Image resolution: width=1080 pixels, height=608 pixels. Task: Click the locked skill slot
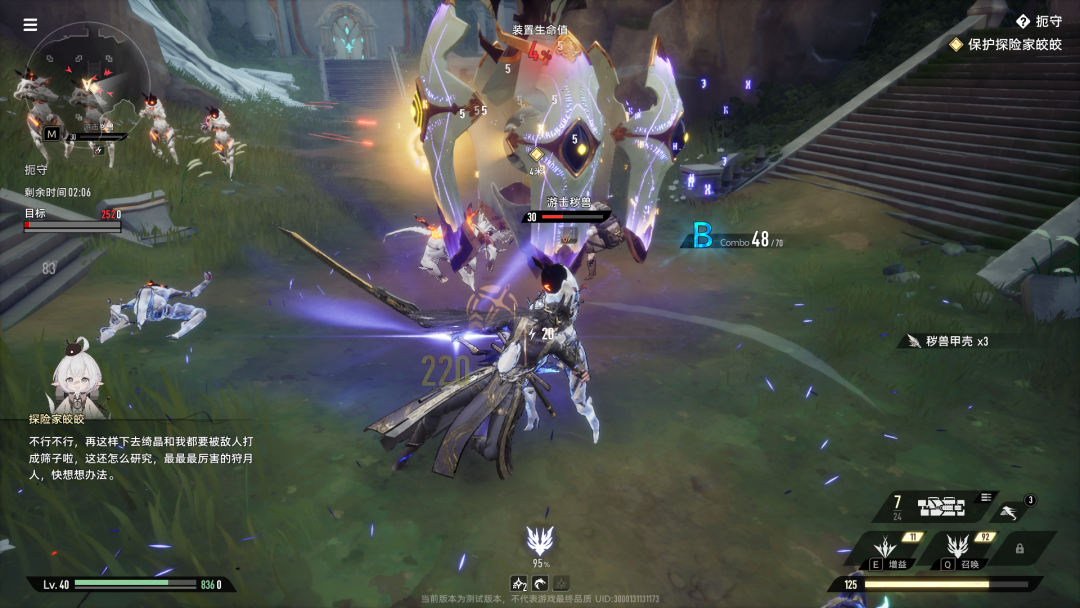[x=1019, y=548]
